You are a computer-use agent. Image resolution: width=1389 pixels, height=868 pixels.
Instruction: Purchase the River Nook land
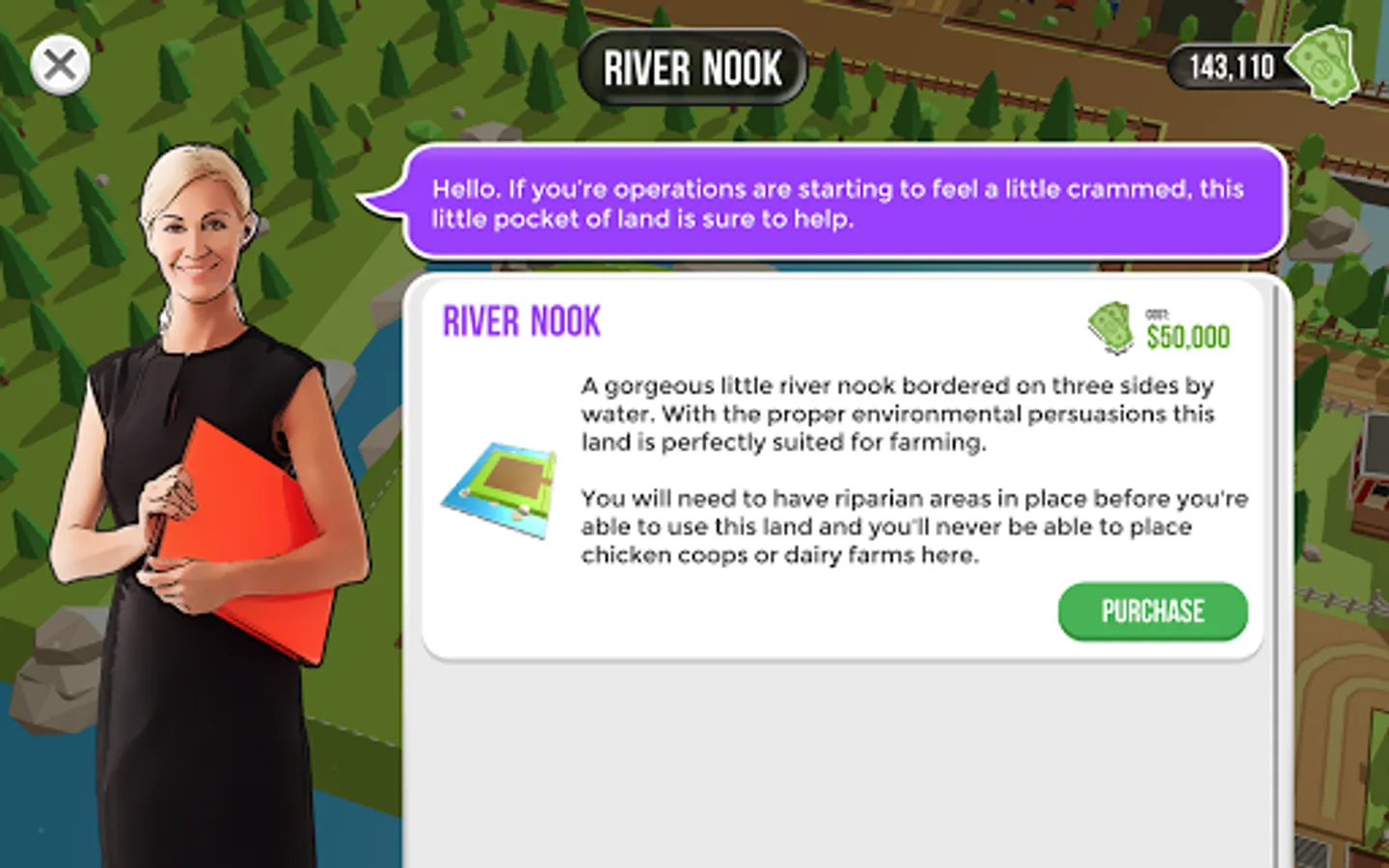tap(1152, 611)
